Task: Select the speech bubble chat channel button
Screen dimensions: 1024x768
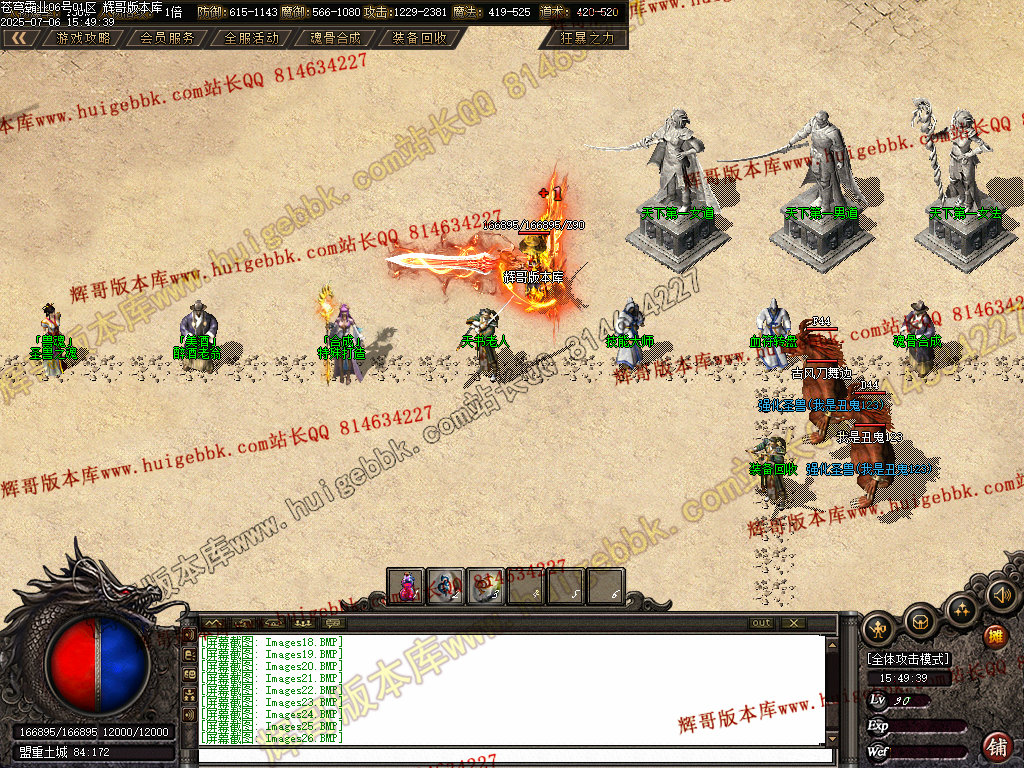Action: [x=333, y=623]
